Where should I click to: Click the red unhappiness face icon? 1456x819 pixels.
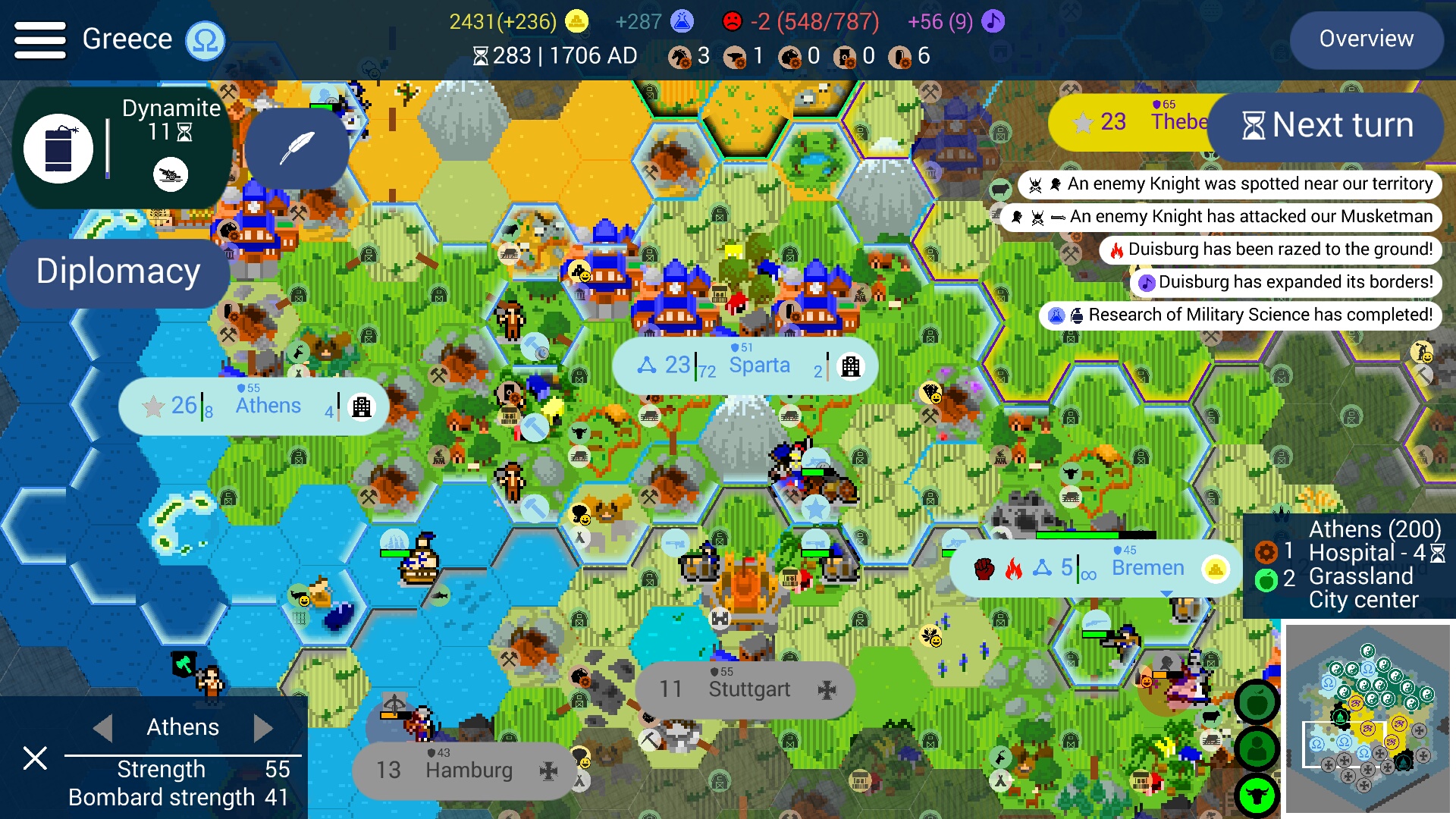(x=733, y=21)
